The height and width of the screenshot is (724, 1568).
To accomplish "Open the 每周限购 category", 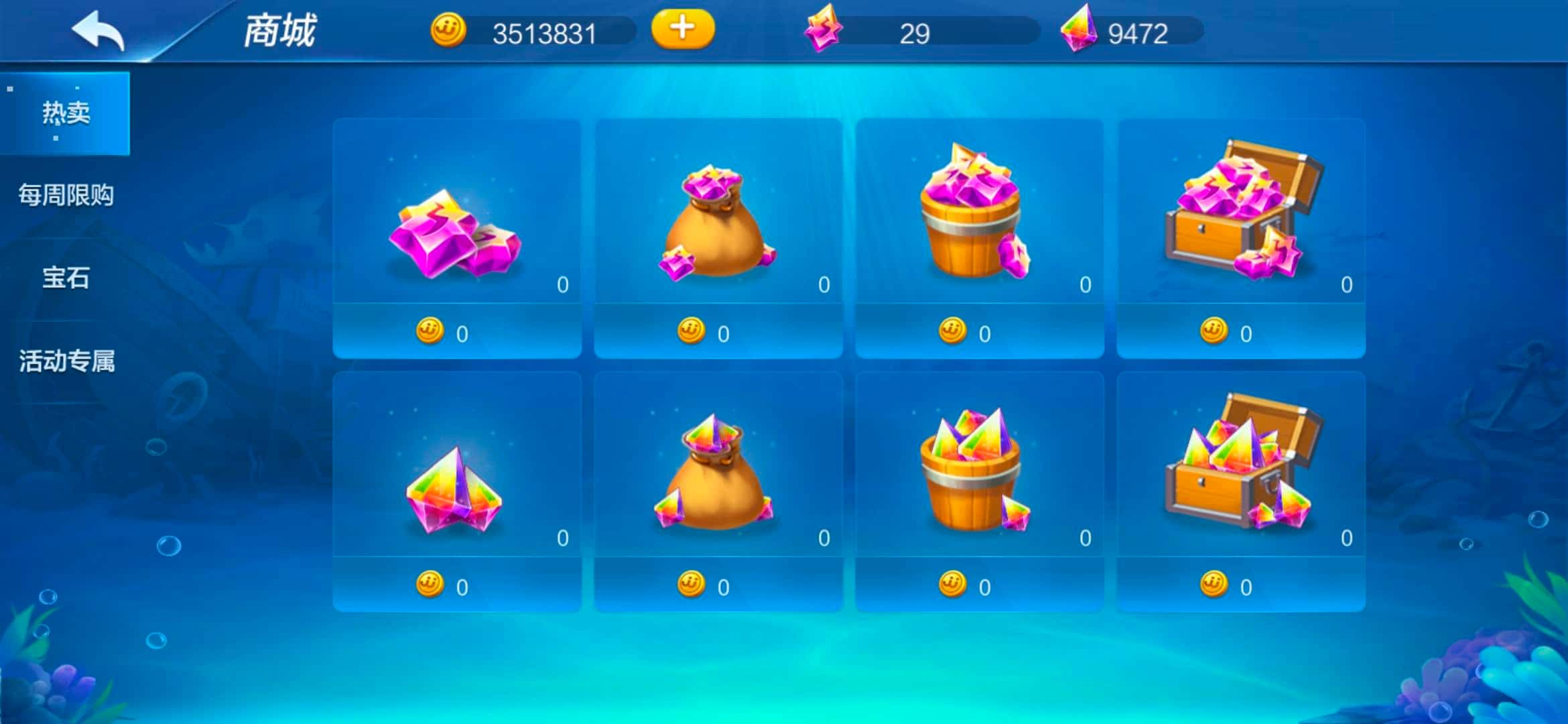I will point(65,195).
